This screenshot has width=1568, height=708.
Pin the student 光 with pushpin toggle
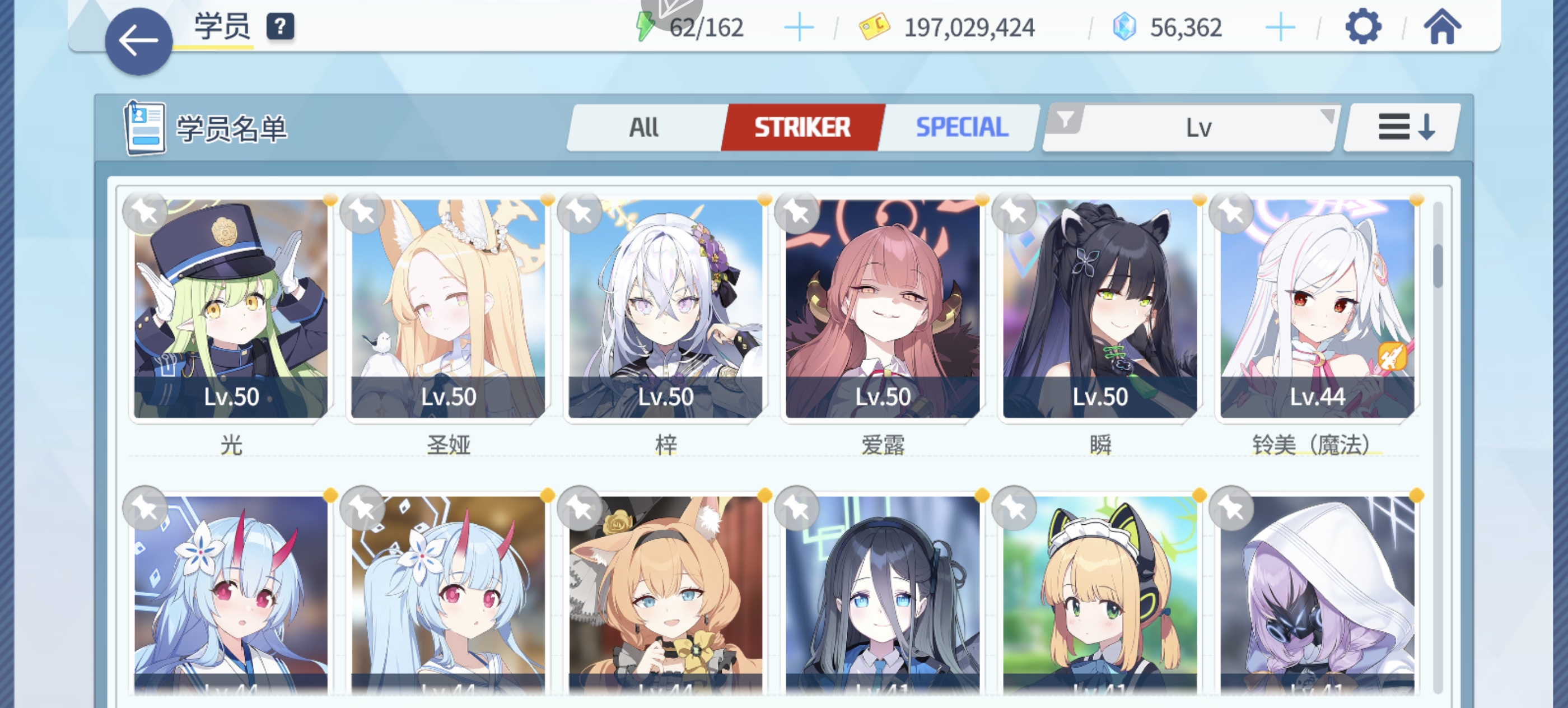(x=145, y=211)
